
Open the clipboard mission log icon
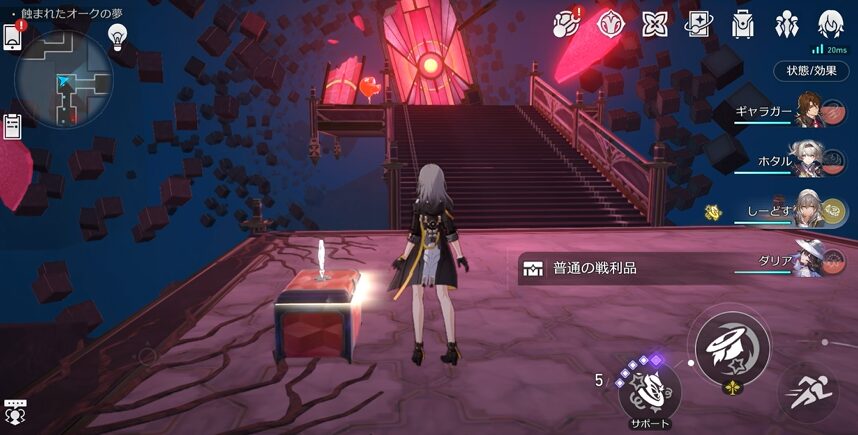tap(13, 127)
